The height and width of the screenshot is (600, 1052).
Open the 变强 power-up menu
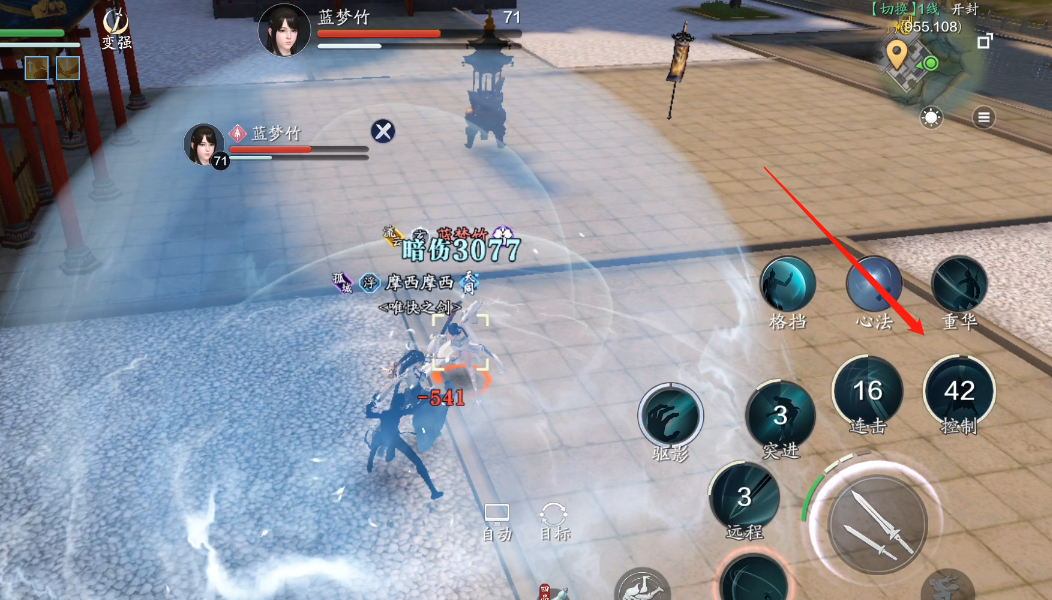click(117, 28)
